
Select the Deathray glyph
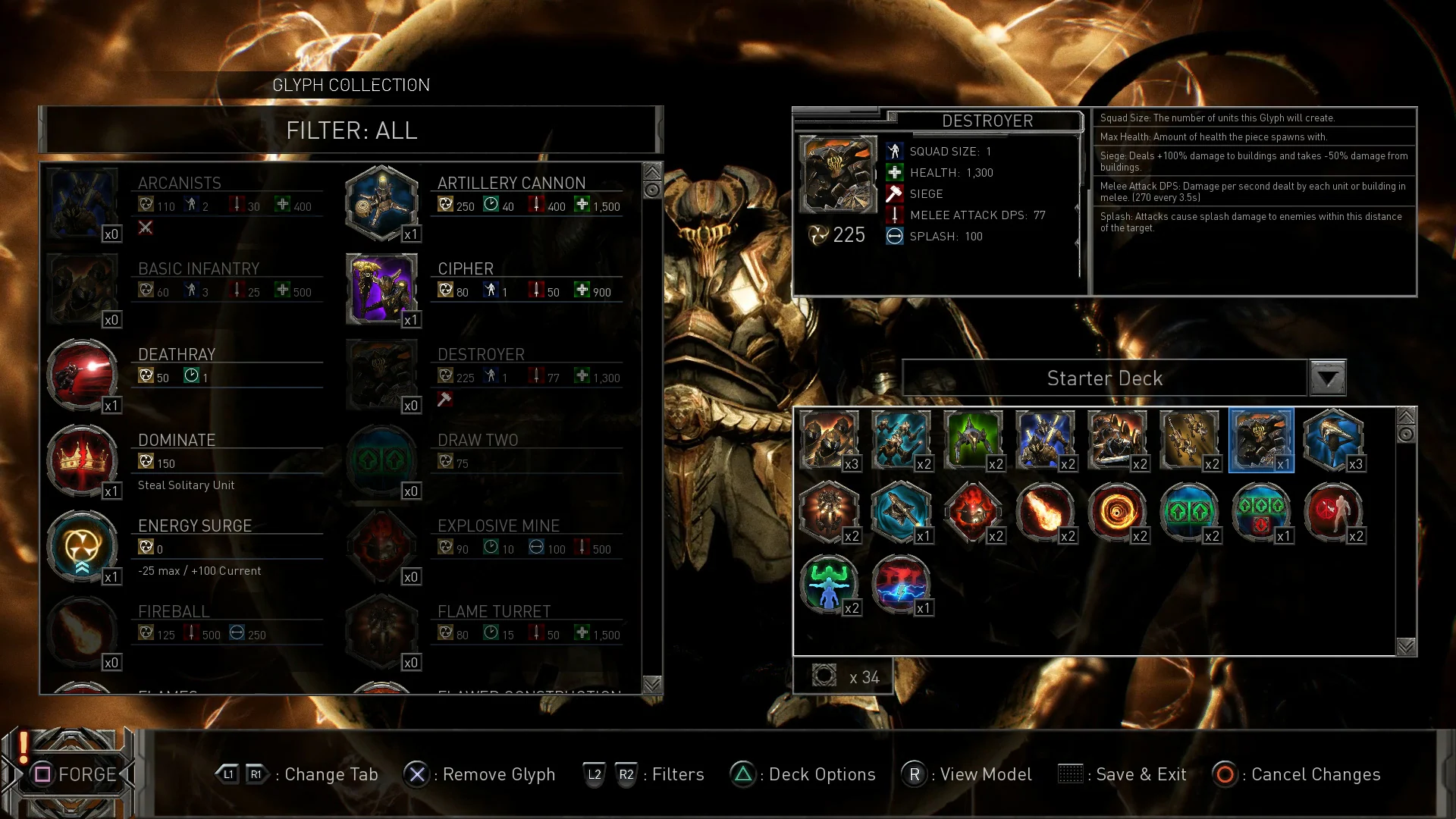click(83, 374)
